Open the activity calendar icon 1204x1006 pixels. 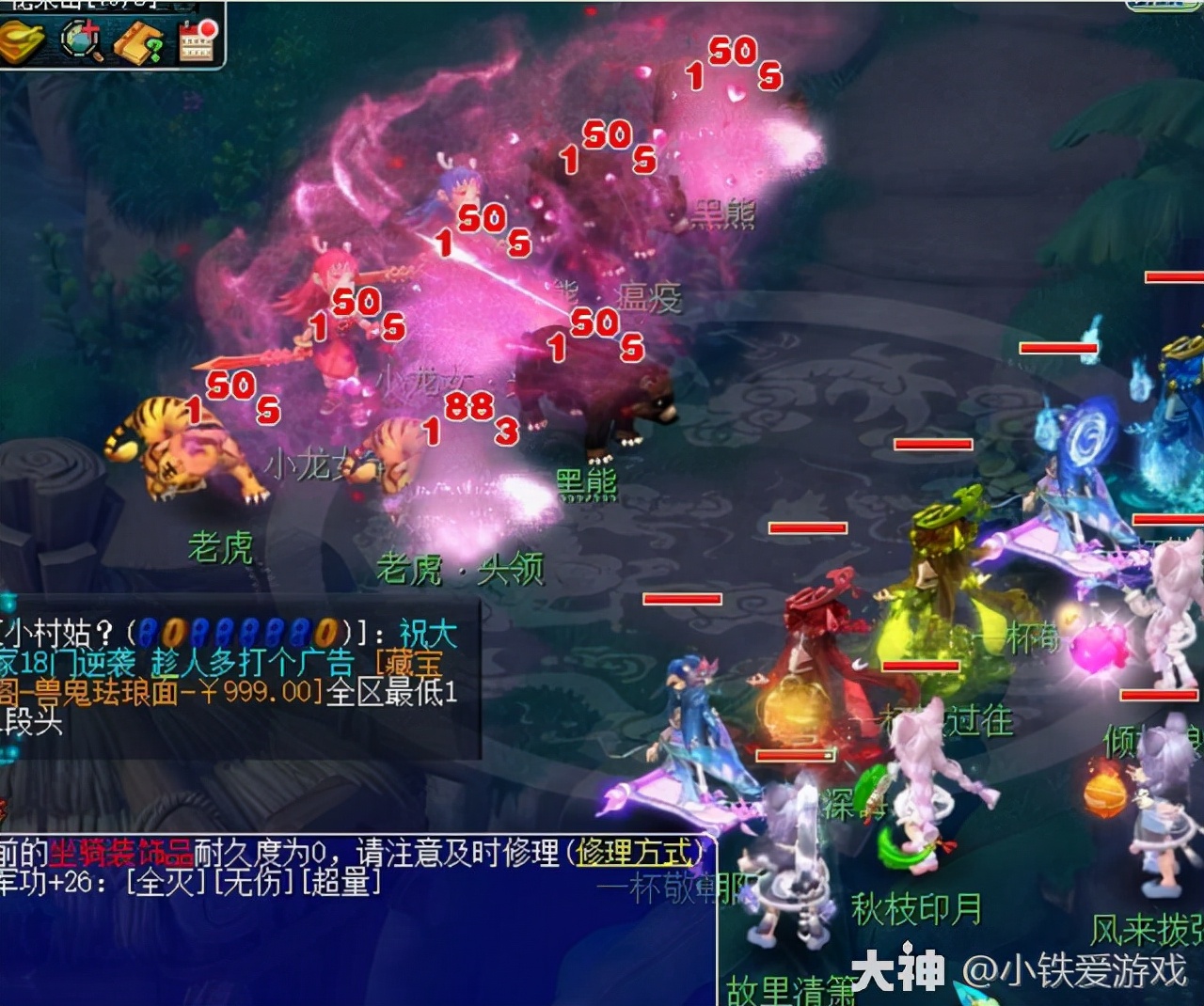195,42
